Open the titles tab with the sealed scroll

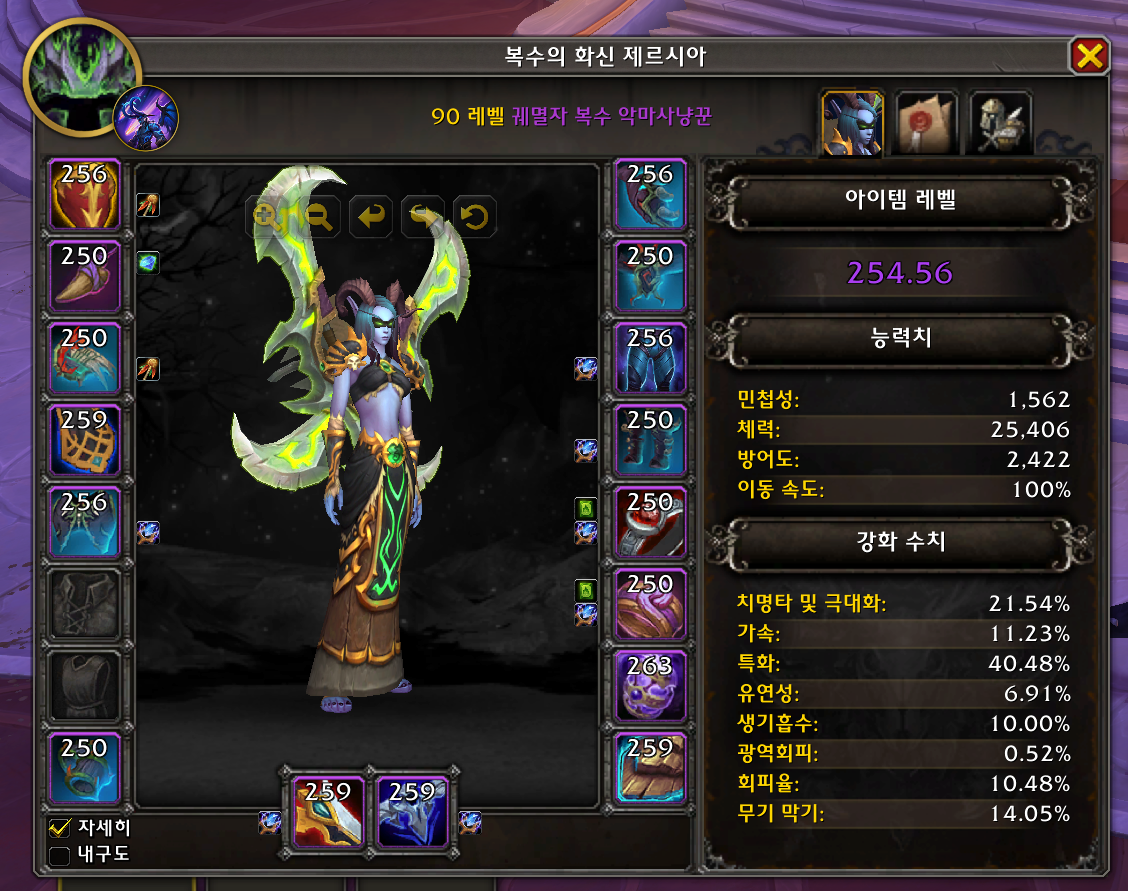click(926, 123)
